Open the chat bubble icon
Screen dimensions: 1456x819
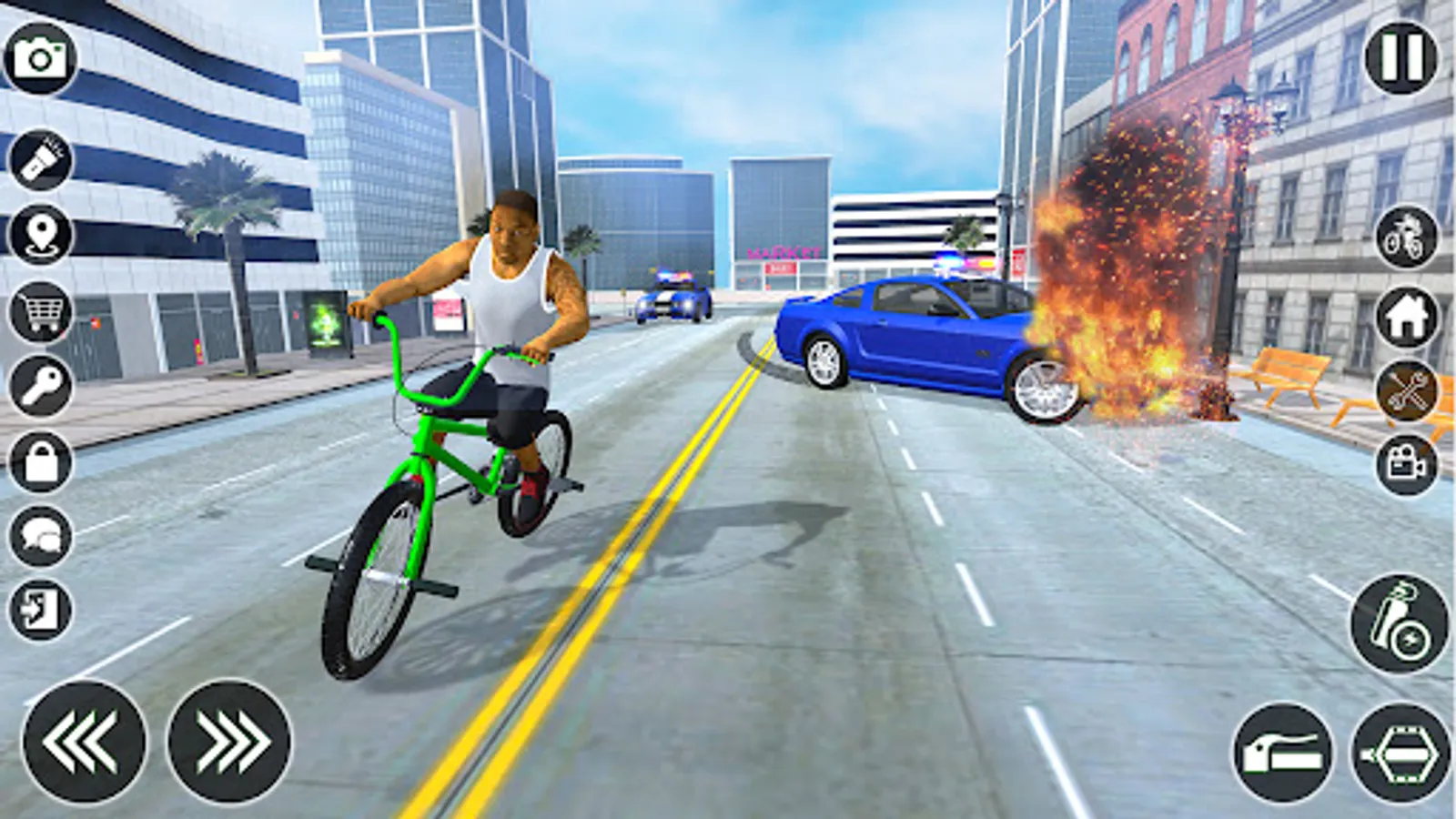pos(41,535)
